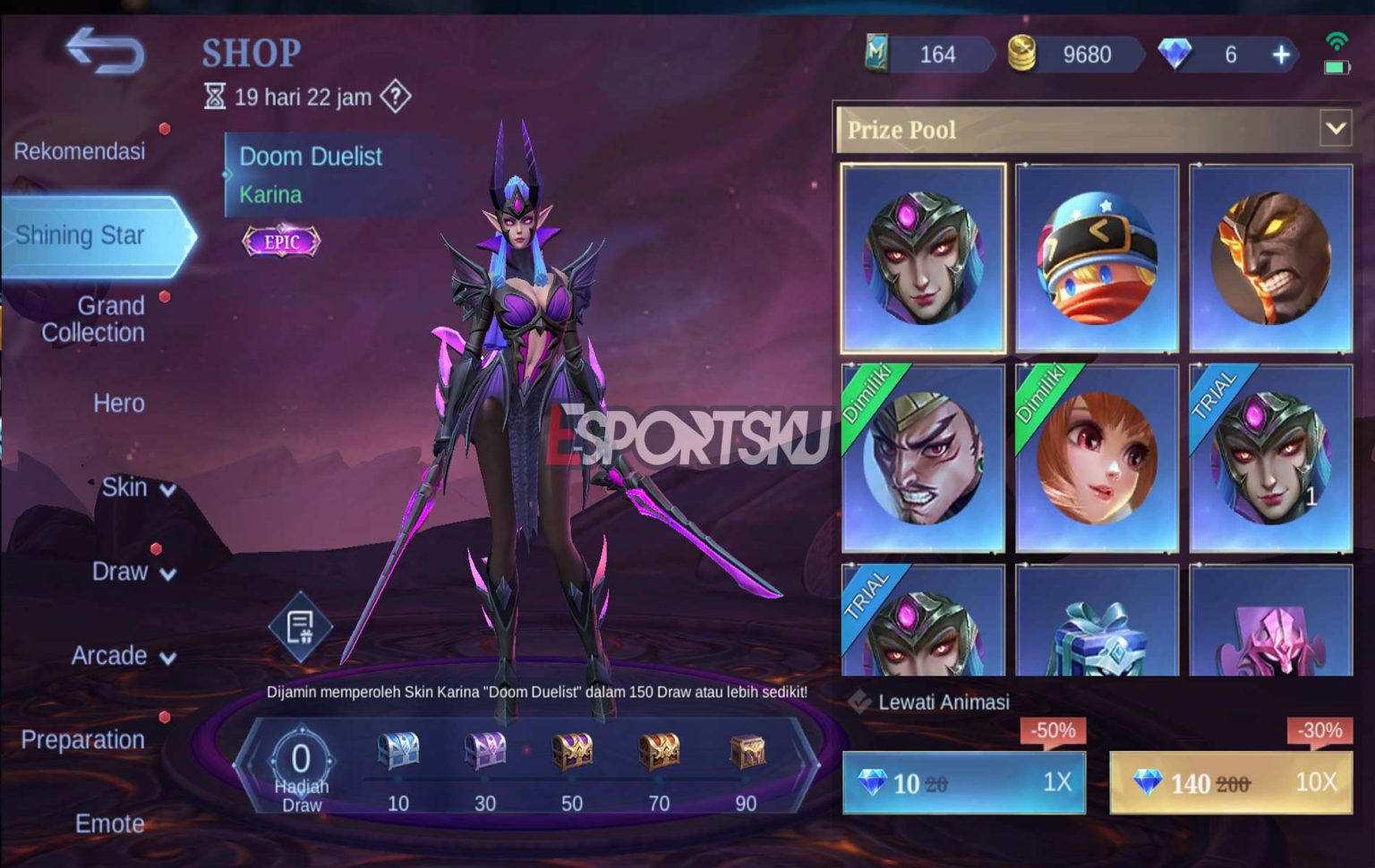Screen dimensions: 1375x868
Task: Purchase a 1X draw for 10 diamonds
Action: [x=963, y=782]
